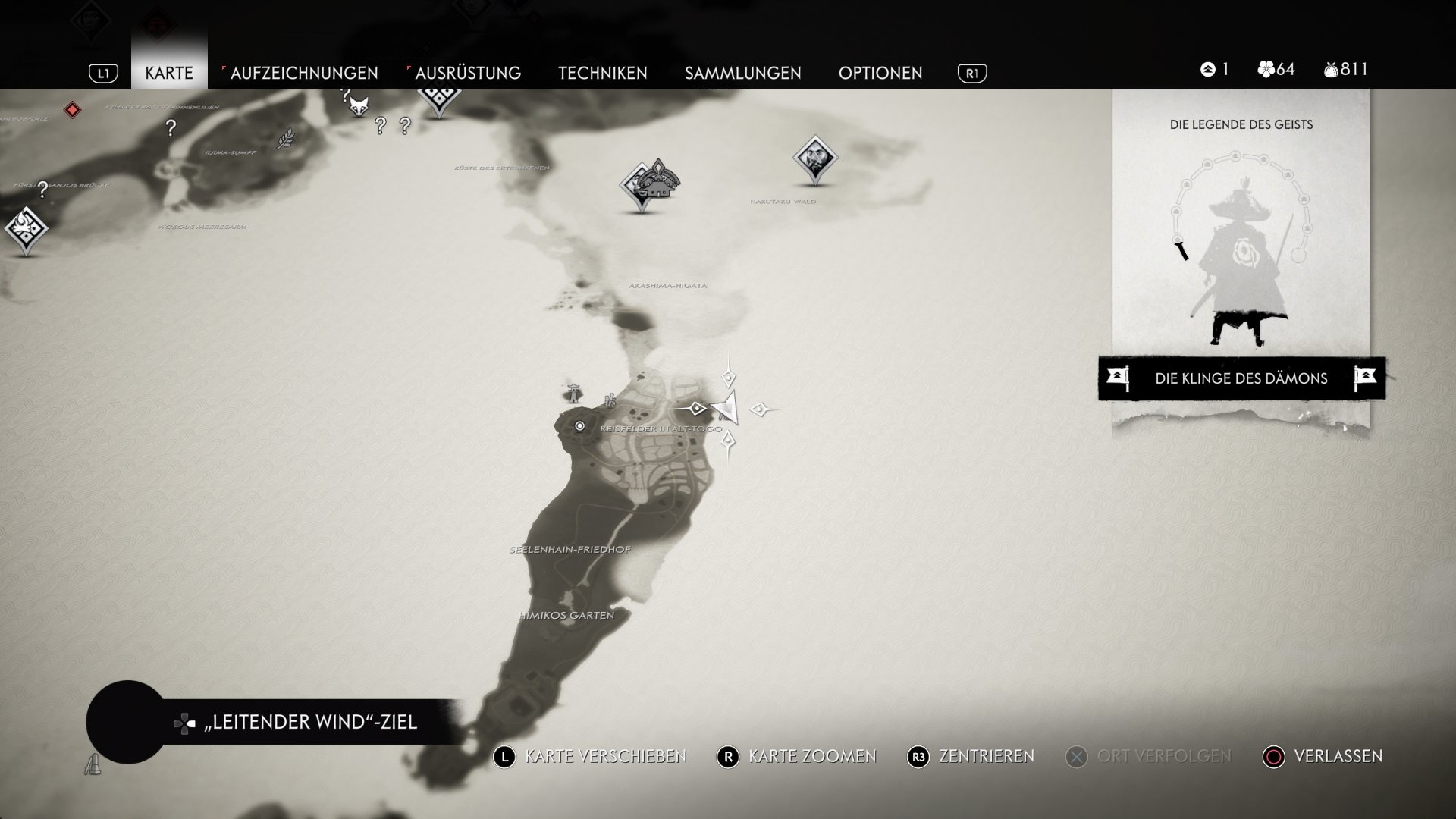Select the lighthouse map icon
The height and width of the screenshot is (819, 1456).
tap(574, 391)
